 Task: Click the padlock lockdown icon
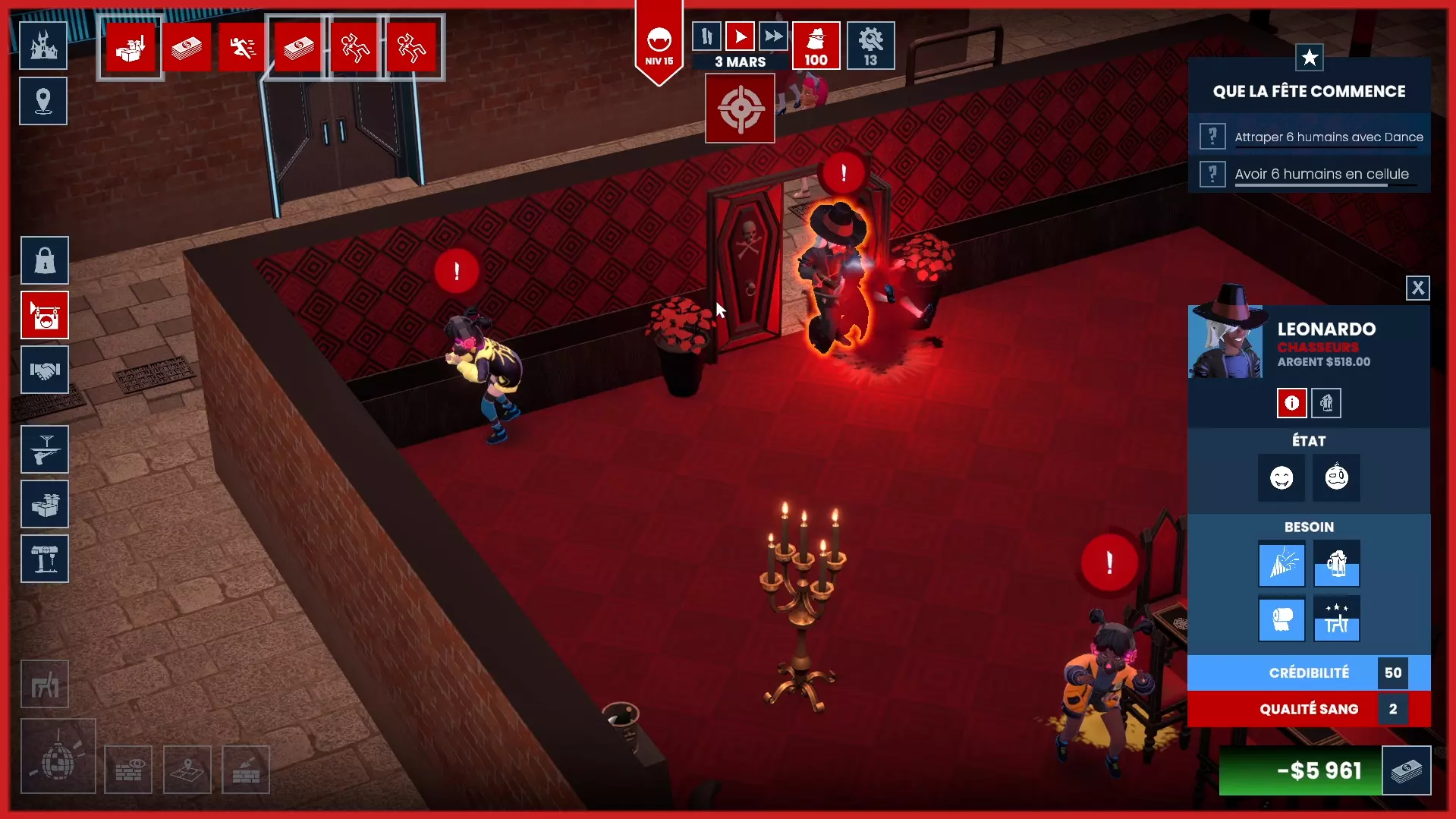click(x=45, y=260)
